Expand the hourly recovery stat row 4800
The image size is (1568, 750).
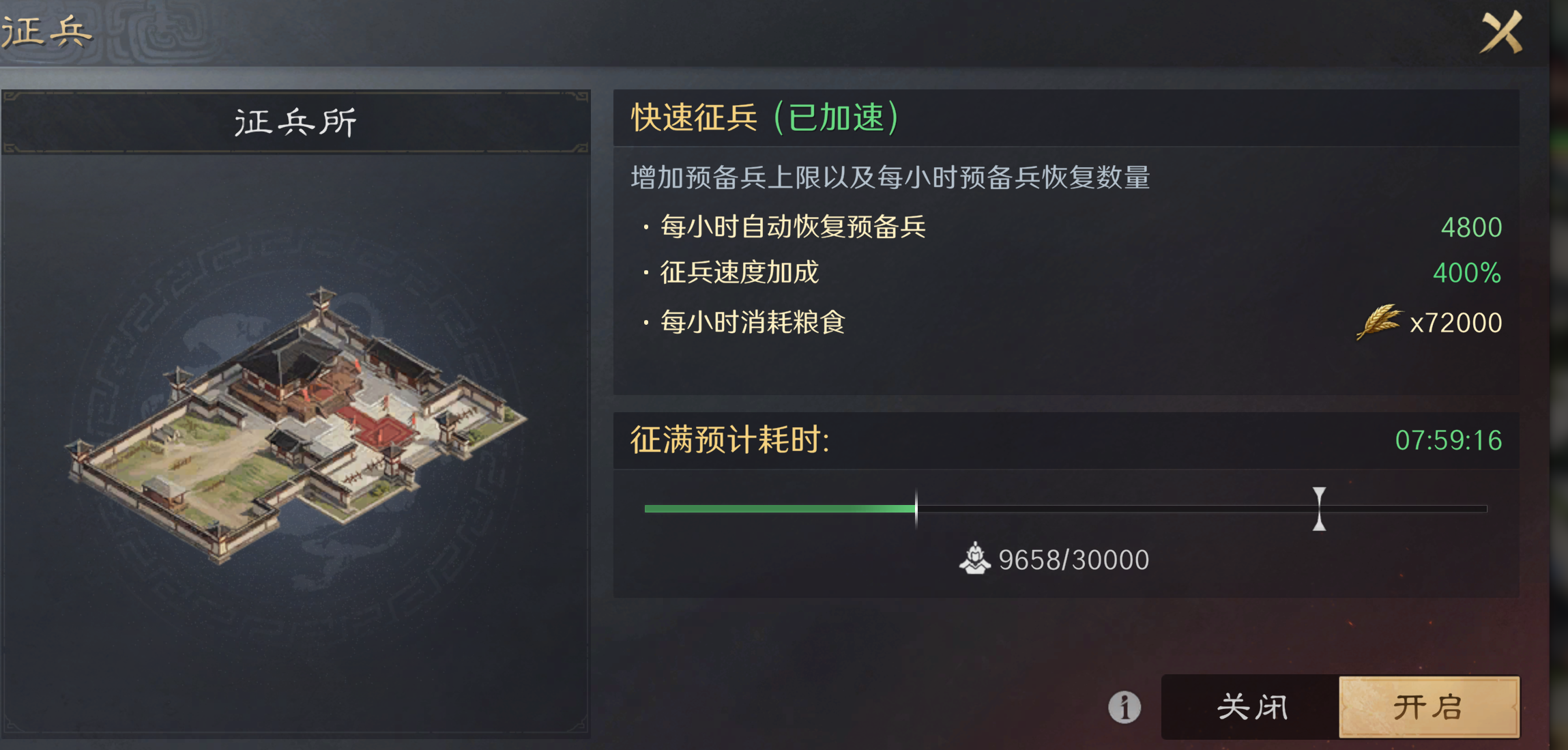point(1471,227)
